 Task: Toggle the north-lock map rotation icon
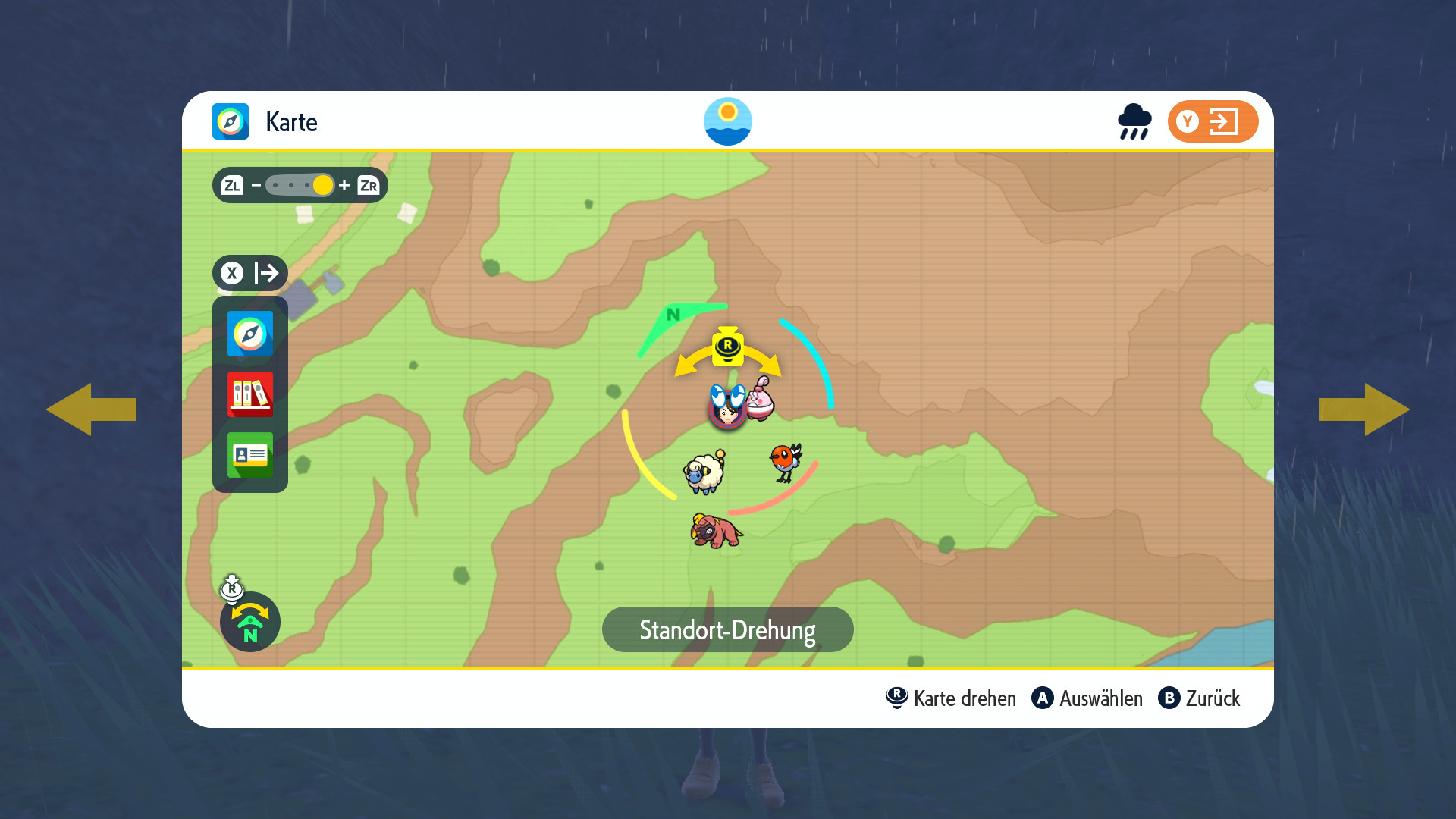tap(249, 622)
